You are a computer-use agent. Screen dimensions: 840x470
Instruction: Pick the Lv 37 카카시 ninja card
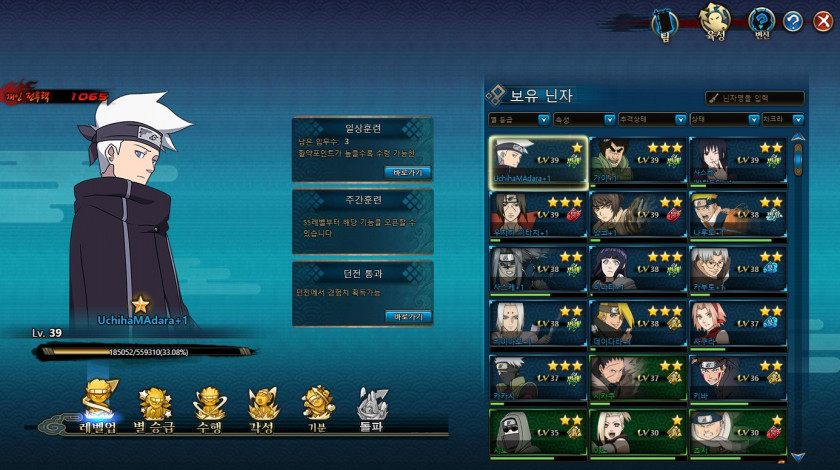(x=538, y=379)
